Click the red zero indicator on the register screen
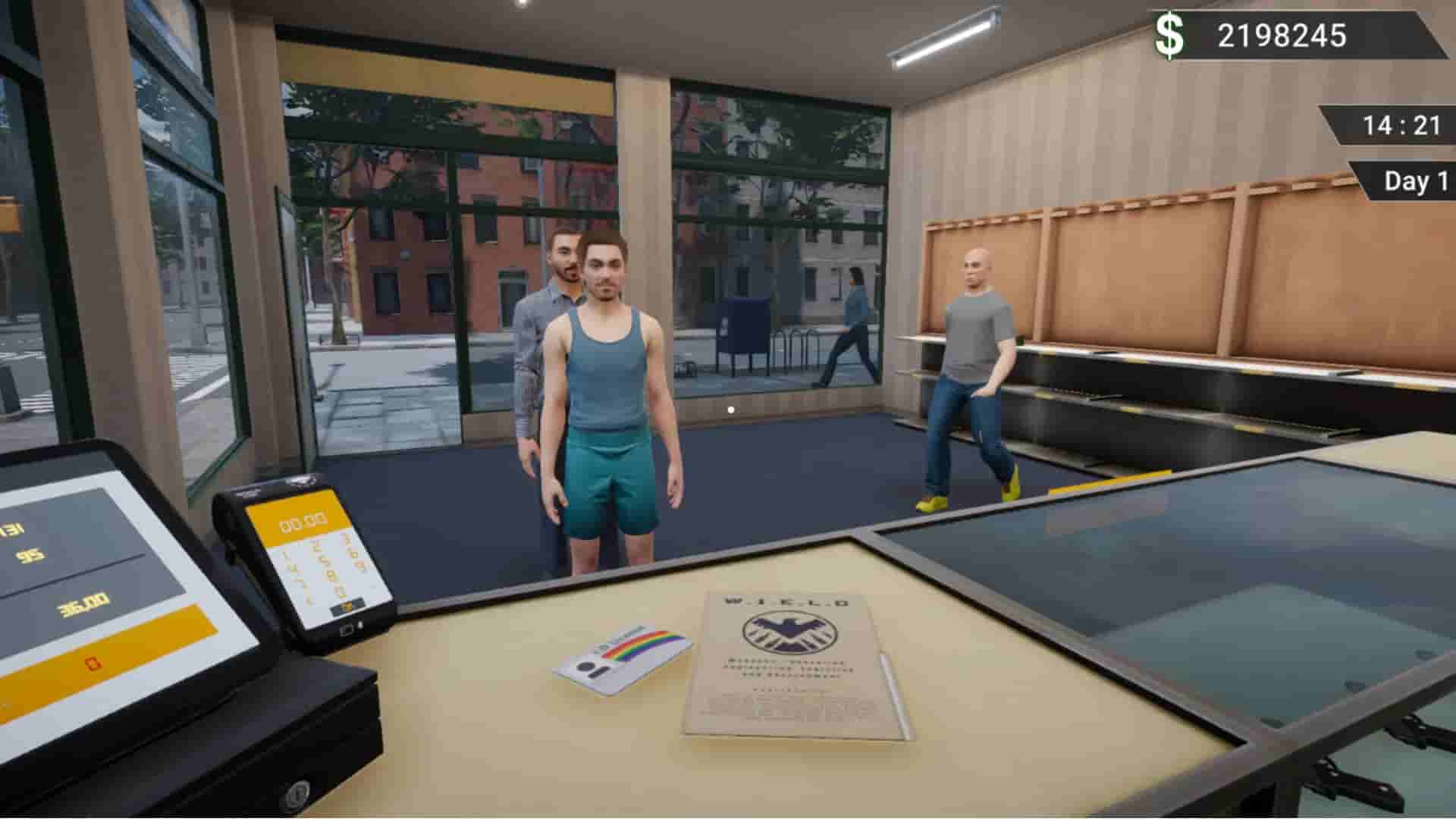 [x=91, y=664]
